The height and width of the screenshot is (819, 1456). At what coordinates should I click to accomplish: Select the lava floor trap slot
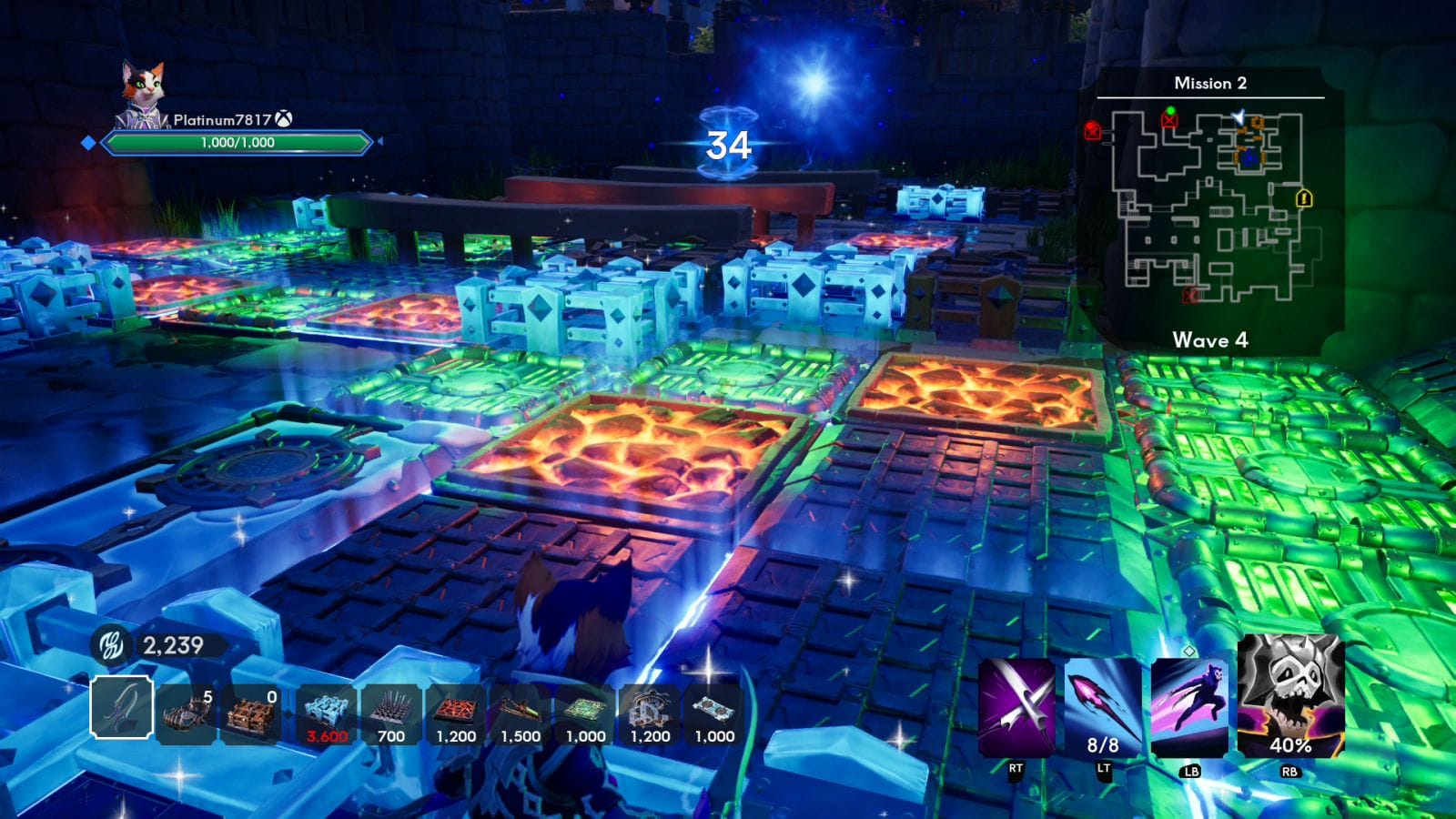[456, 714]
